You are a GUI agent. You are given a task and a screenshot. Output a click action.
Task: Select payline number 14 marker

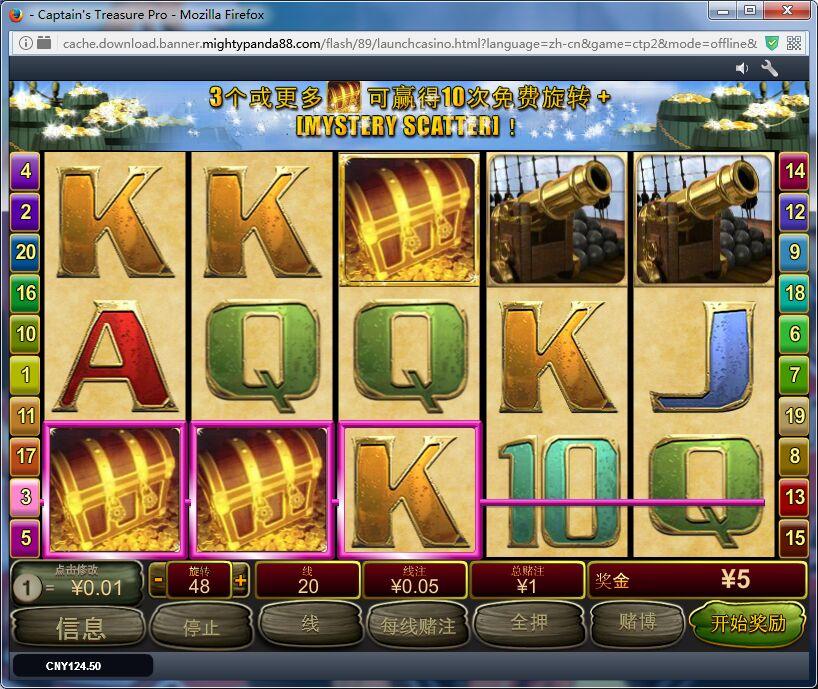coord(794,171)
